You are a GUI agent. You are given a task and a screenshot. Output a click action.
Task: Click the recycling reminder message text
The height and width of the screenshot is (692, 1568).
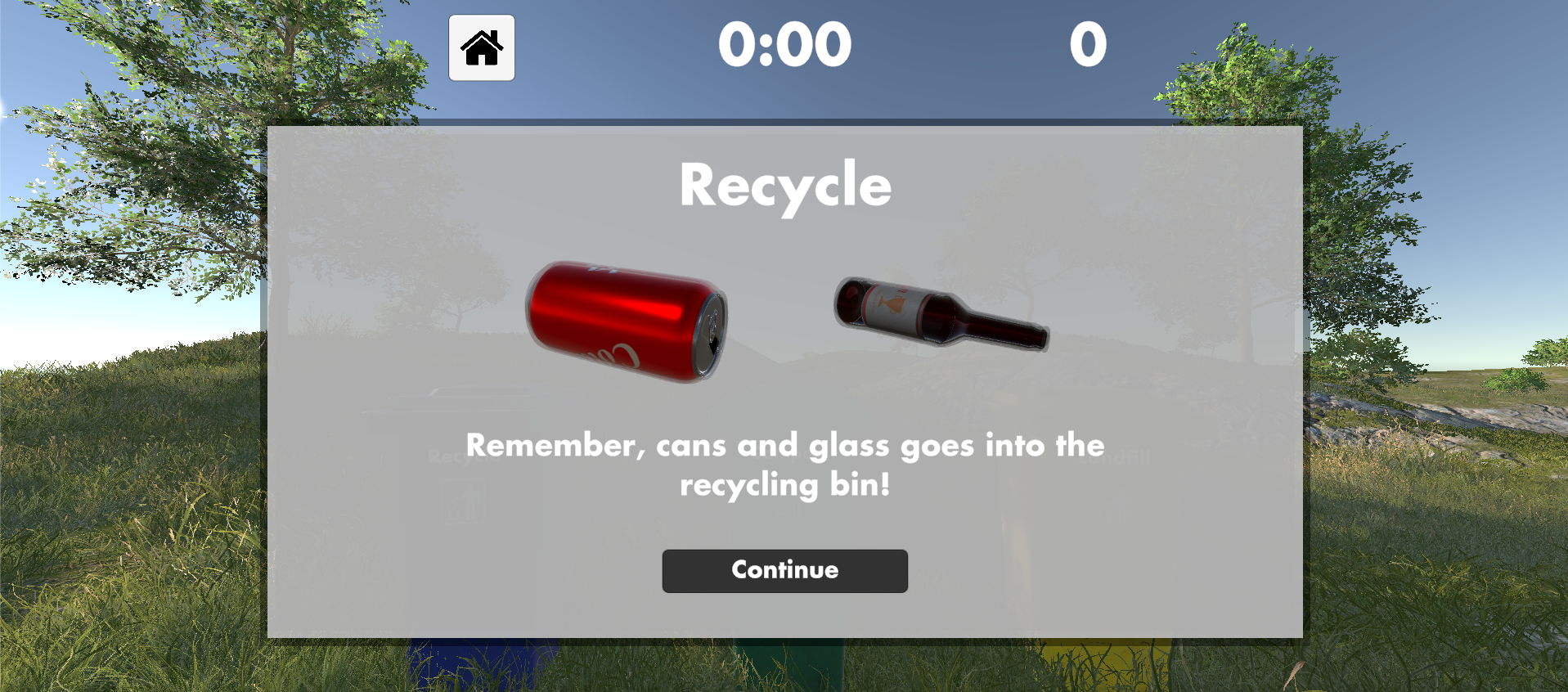click(x=784, y=465)
